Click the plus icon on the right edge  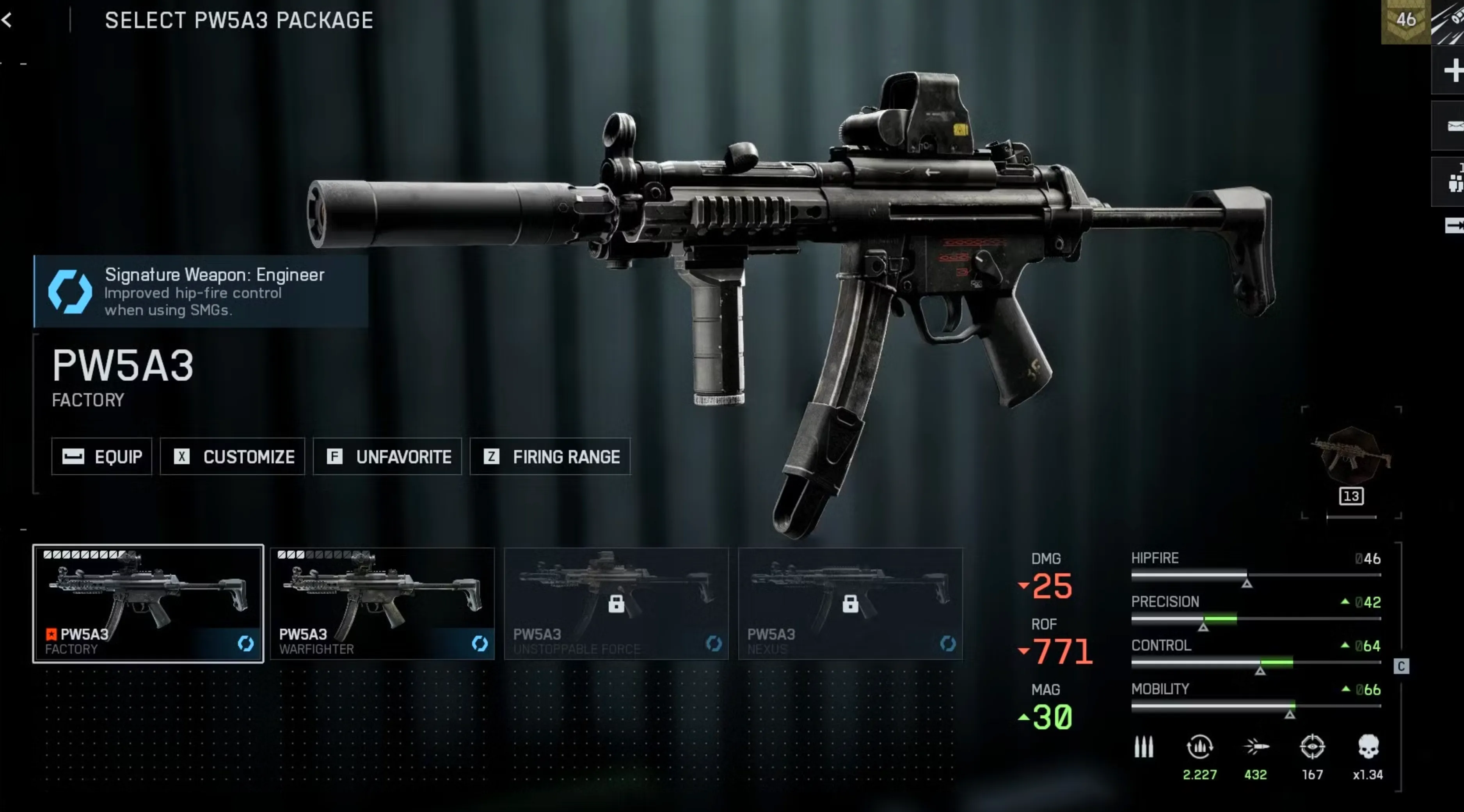click(1452, 71)
